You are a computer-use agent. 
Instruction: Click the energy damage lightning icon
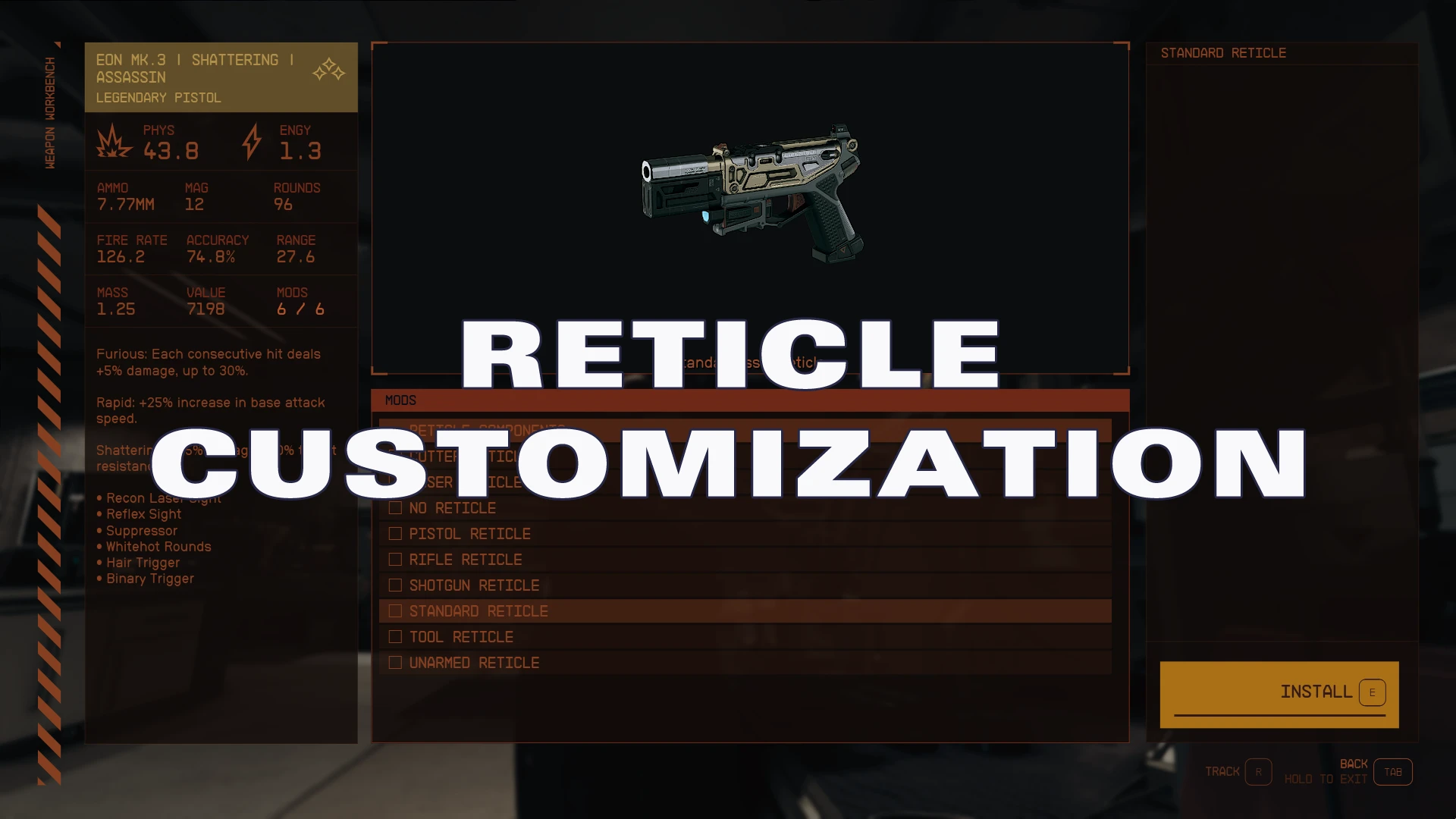point(250,140)
